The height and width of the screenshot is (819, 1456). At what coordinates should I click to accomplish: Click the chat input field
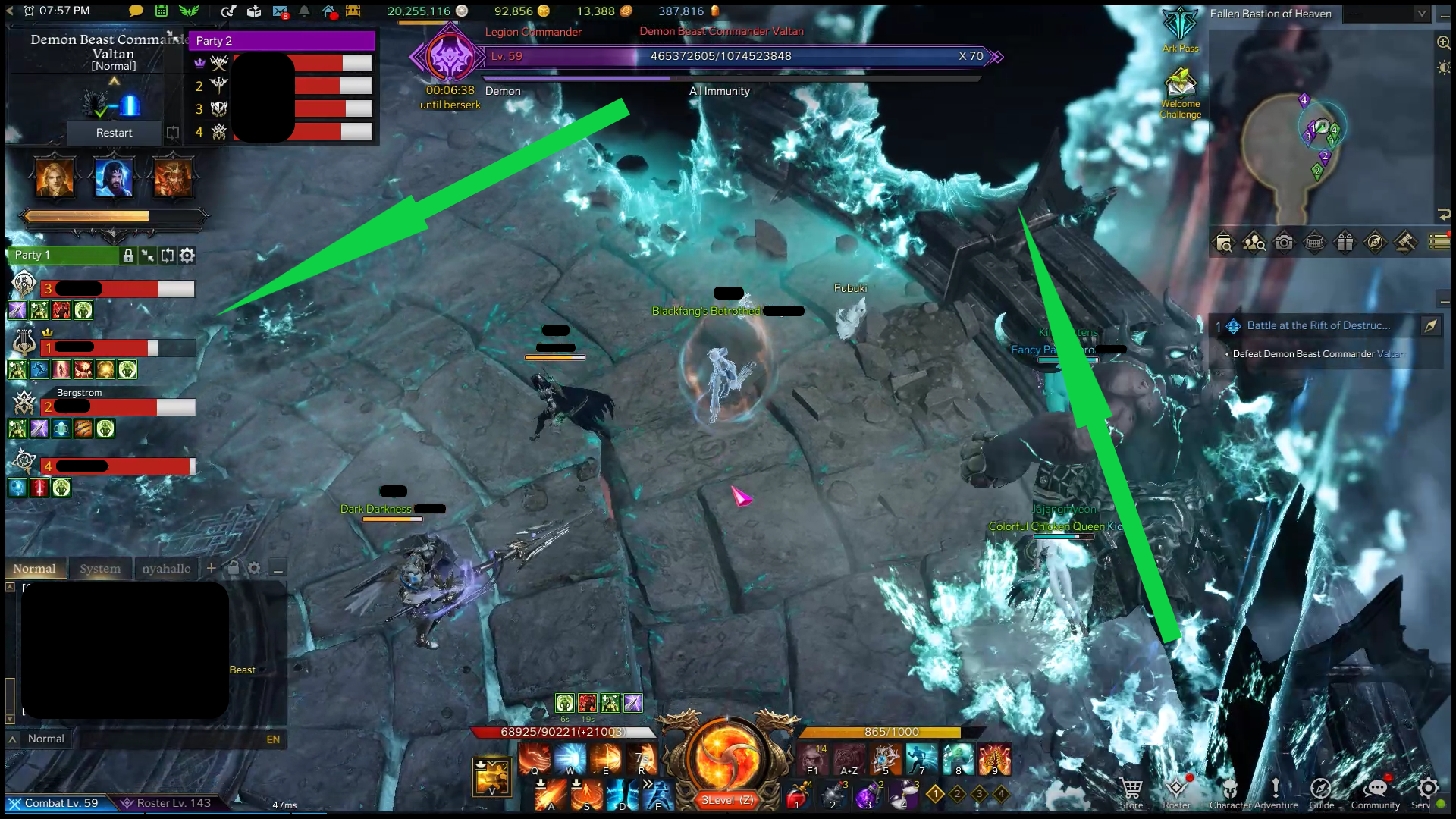coord(167,739)
